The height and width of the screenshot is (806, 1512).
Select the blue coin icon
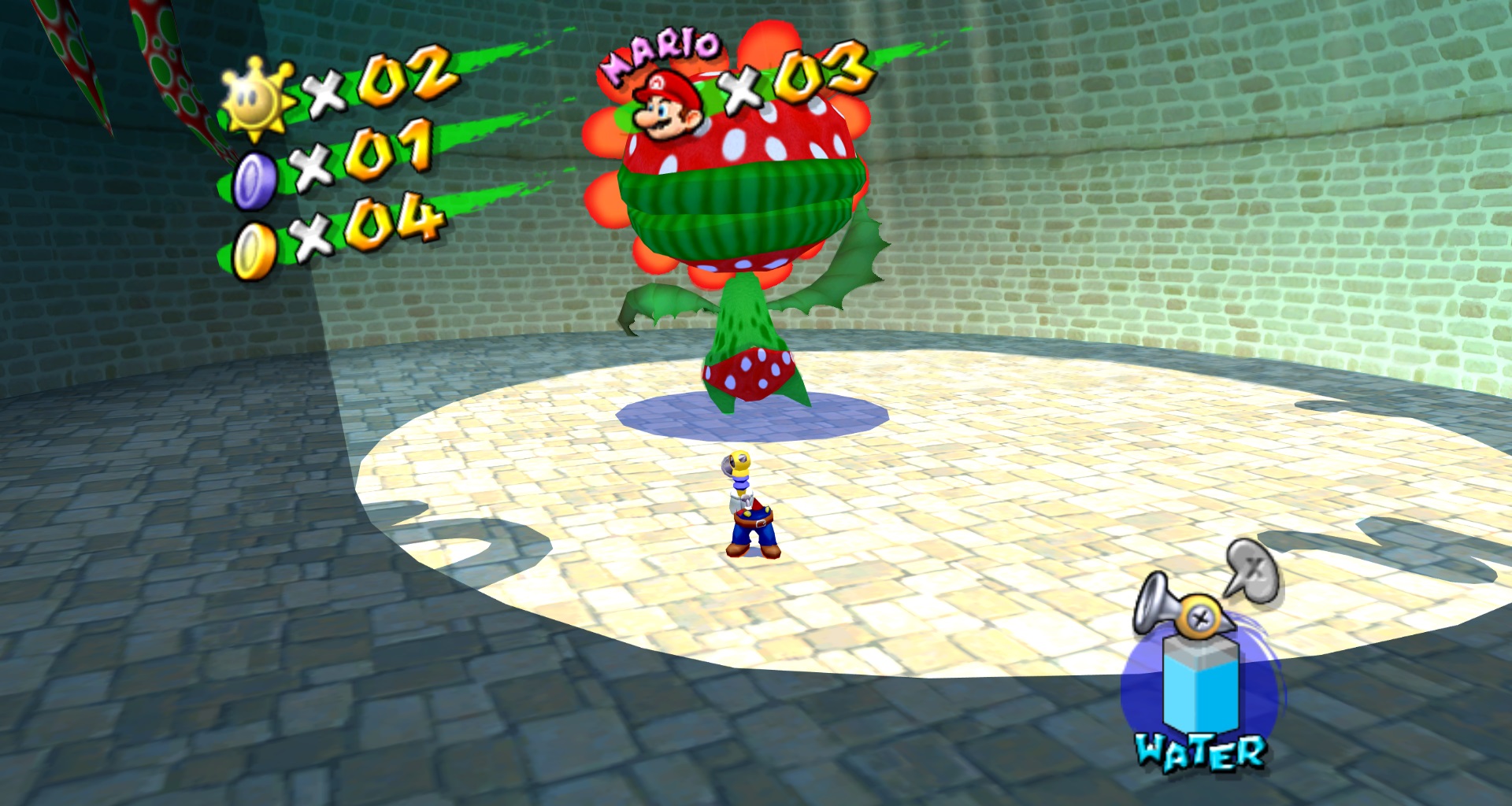click(x=254, y=181)
